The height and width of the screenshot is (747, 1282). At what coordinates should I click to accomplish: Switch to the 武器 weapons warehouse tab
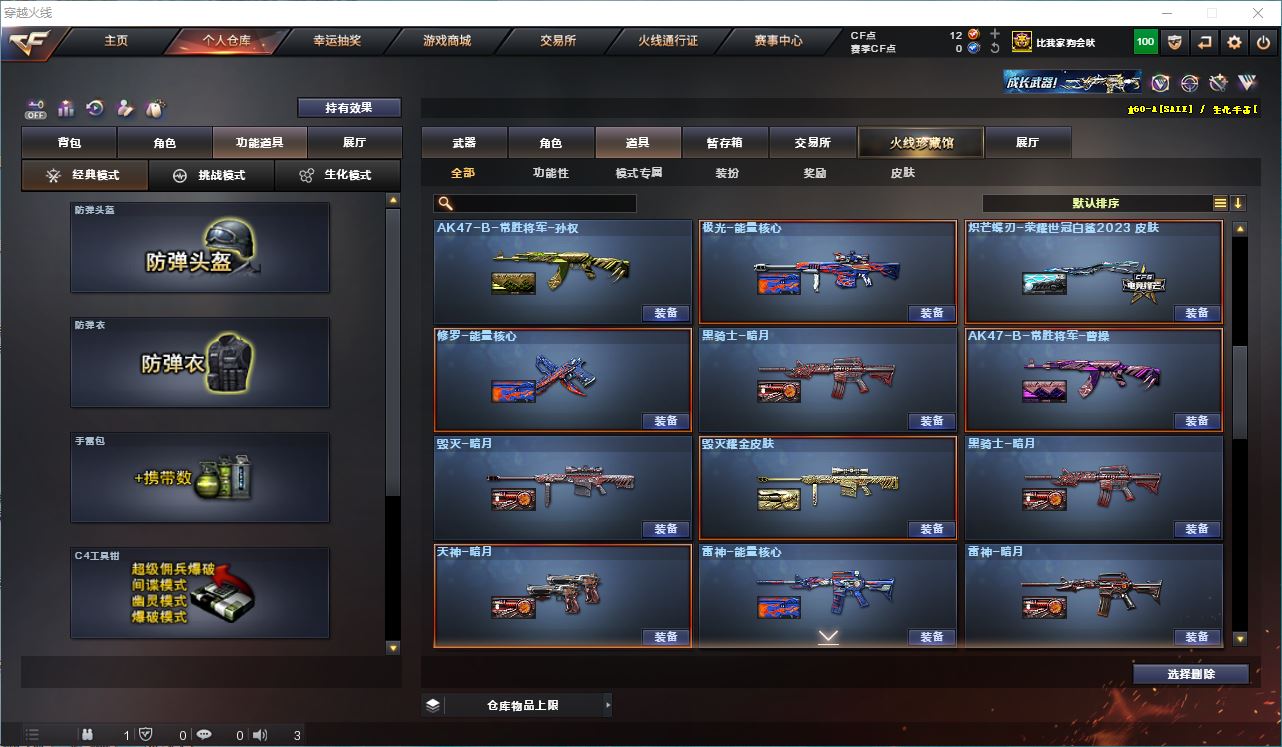point(464,143)
